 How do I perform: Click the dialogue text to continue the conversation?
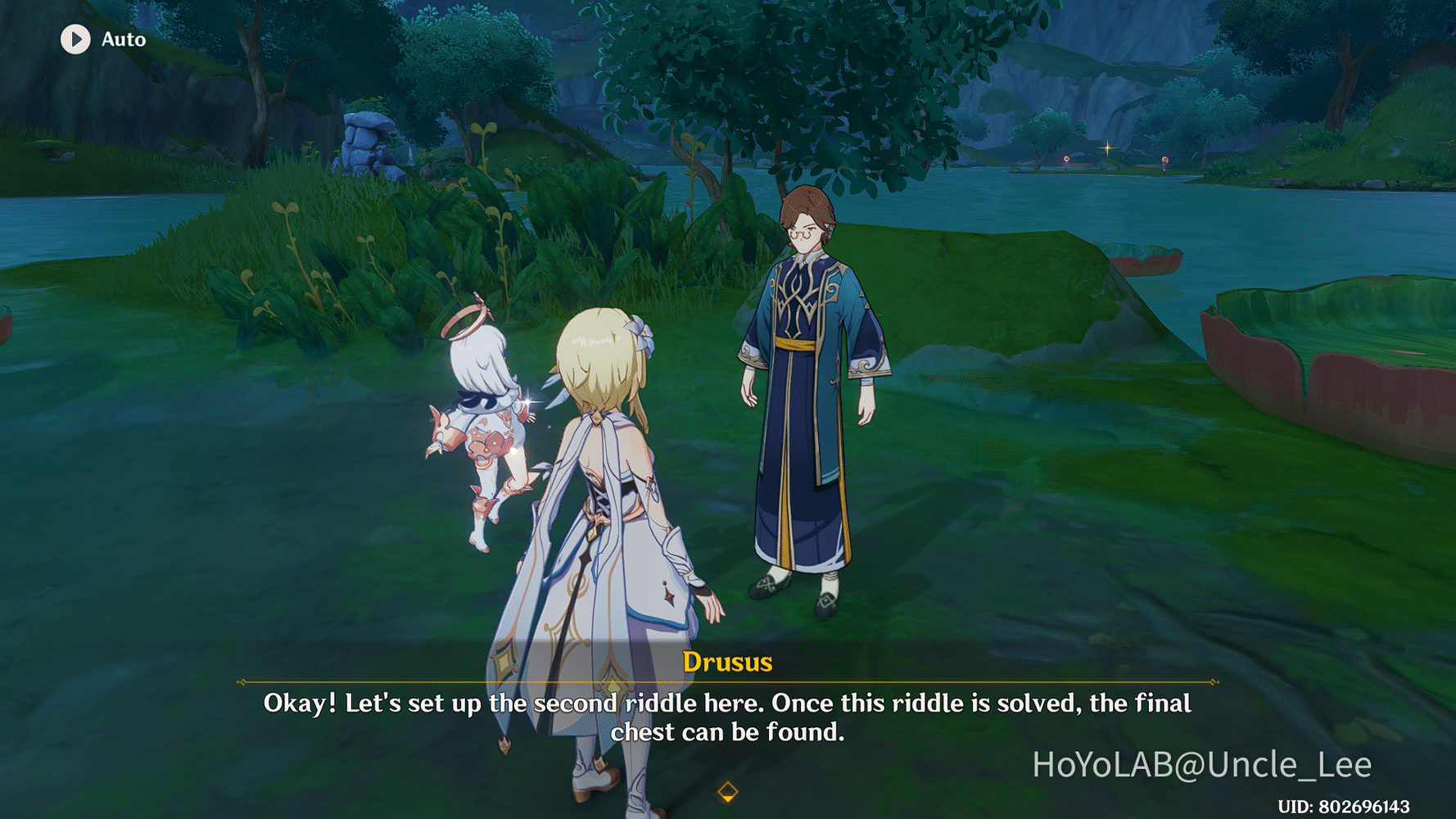click(727, 717)
